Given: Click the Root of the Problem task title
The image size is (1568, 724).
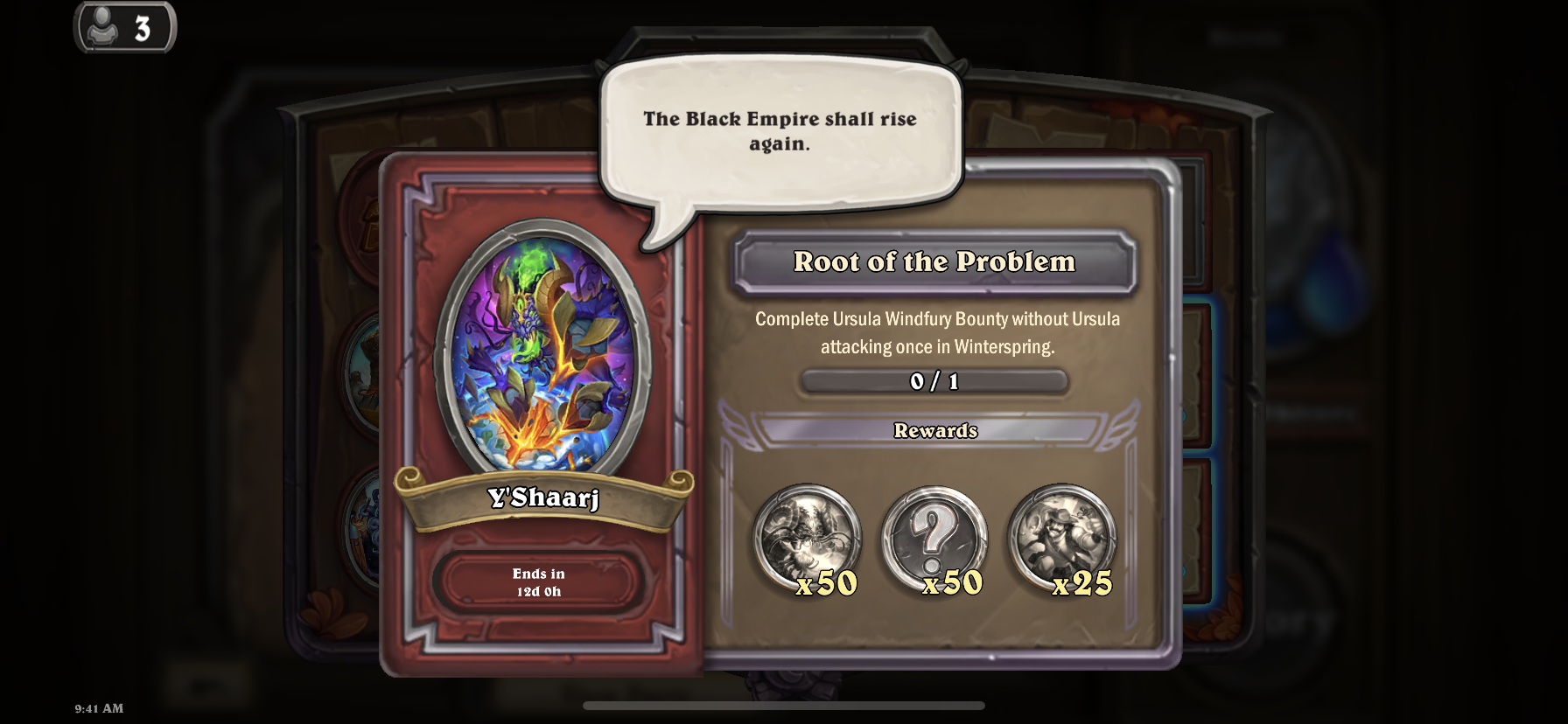Looking at the screenshot, I should point(934,262).
